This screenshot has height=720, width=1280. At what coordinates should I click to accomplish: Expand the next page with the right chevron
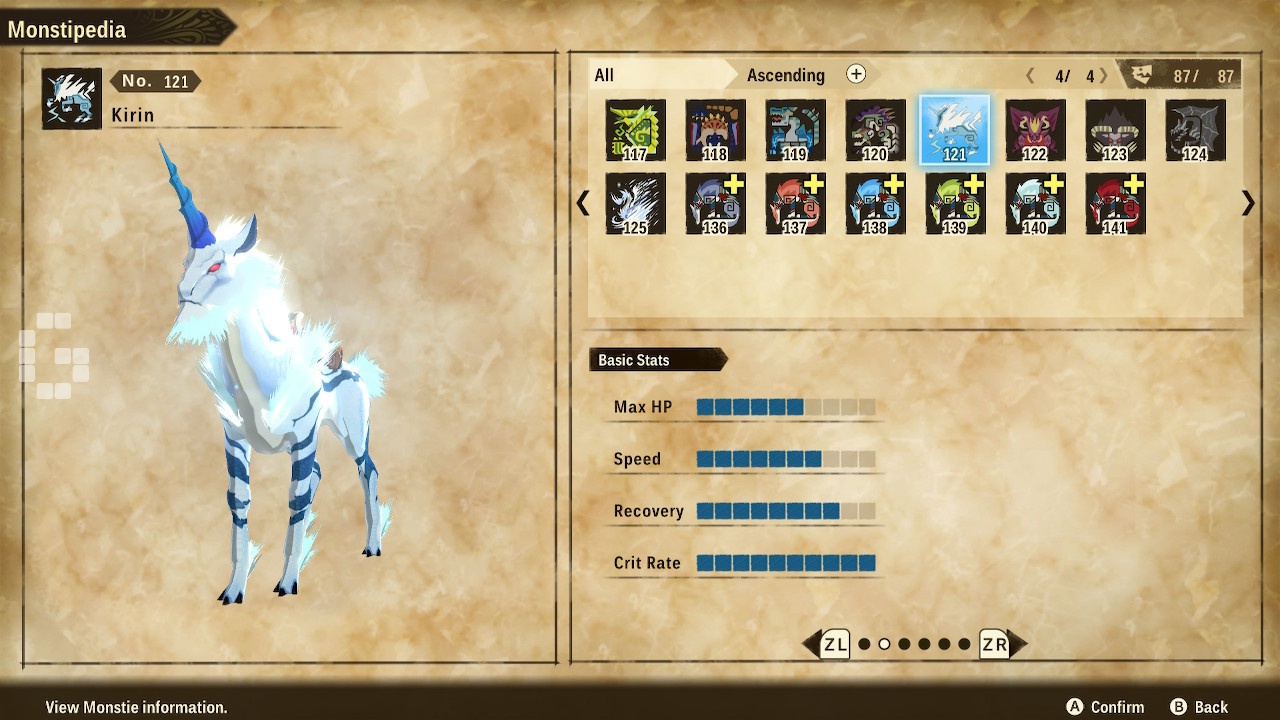point(1247,203)
